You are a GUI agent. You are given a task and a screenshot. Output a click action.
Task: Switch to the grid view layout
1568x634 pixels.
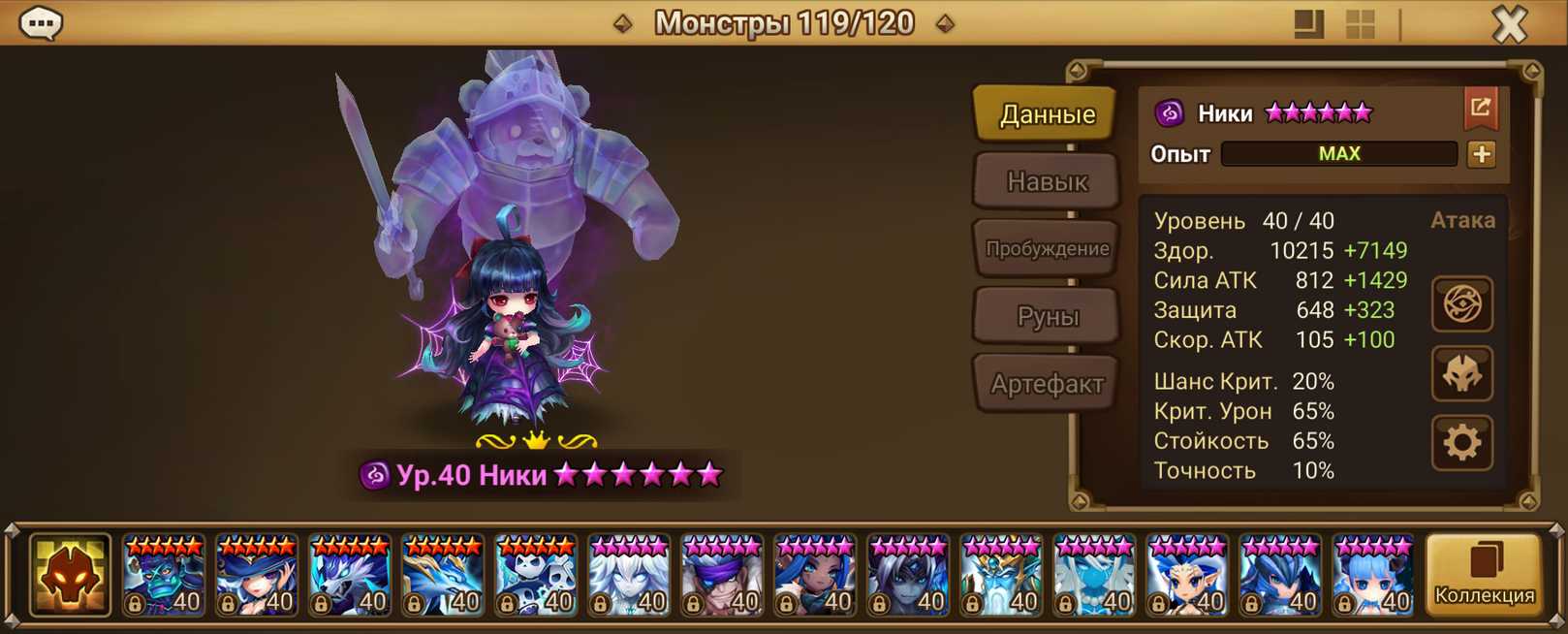(1360, 24)
